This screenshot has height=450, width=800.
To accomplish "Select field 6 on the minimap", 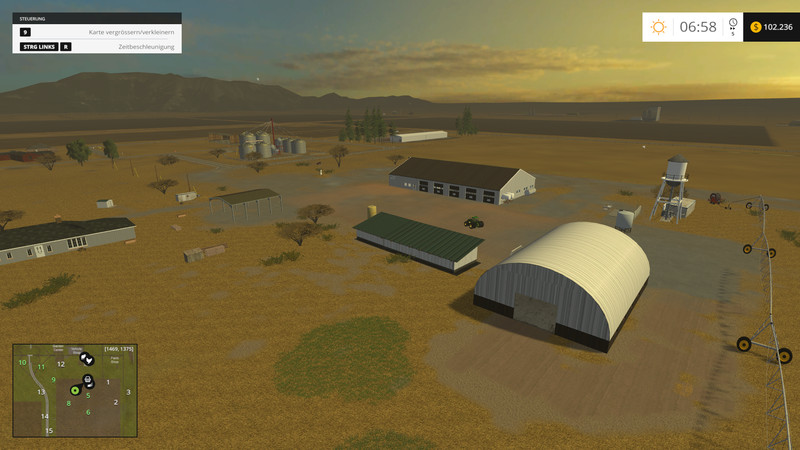I will coord(88,412).
